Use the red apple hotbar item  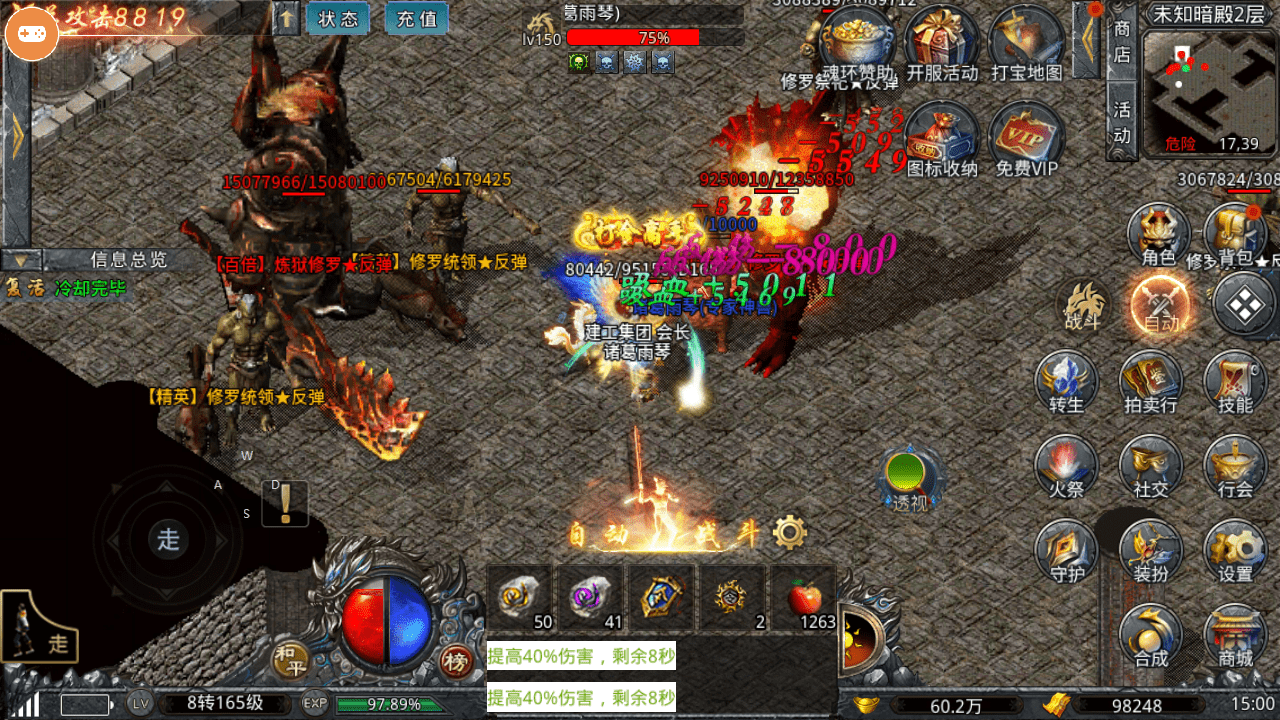[805, 599]
